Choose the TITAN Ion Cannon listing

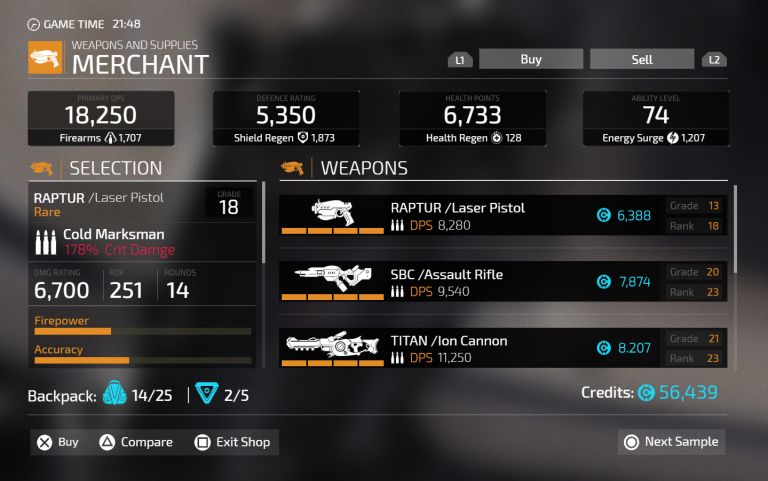click(504, 348)
